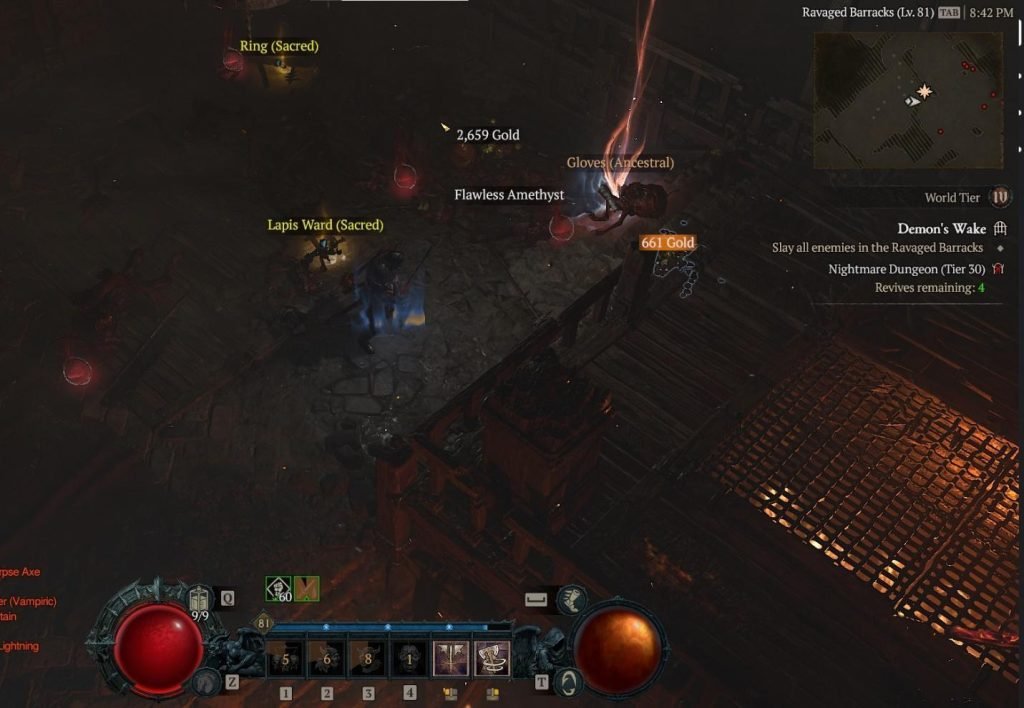The height and width of the screenshot is (708, 1024).
Task: Click the orange buff icon
Action: (306, 590)
